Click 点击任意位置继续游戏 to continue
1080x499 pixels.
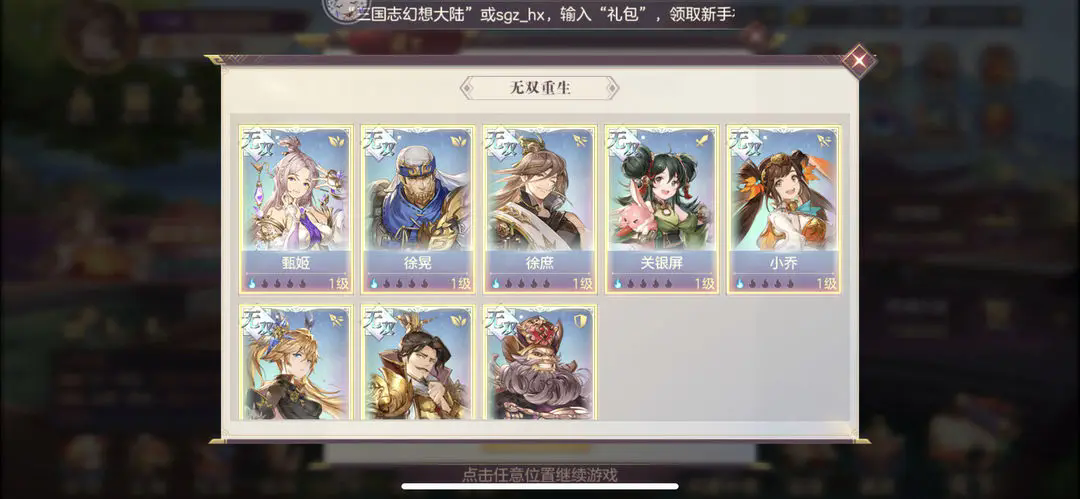pyautogui.click(x=540, y=475)
